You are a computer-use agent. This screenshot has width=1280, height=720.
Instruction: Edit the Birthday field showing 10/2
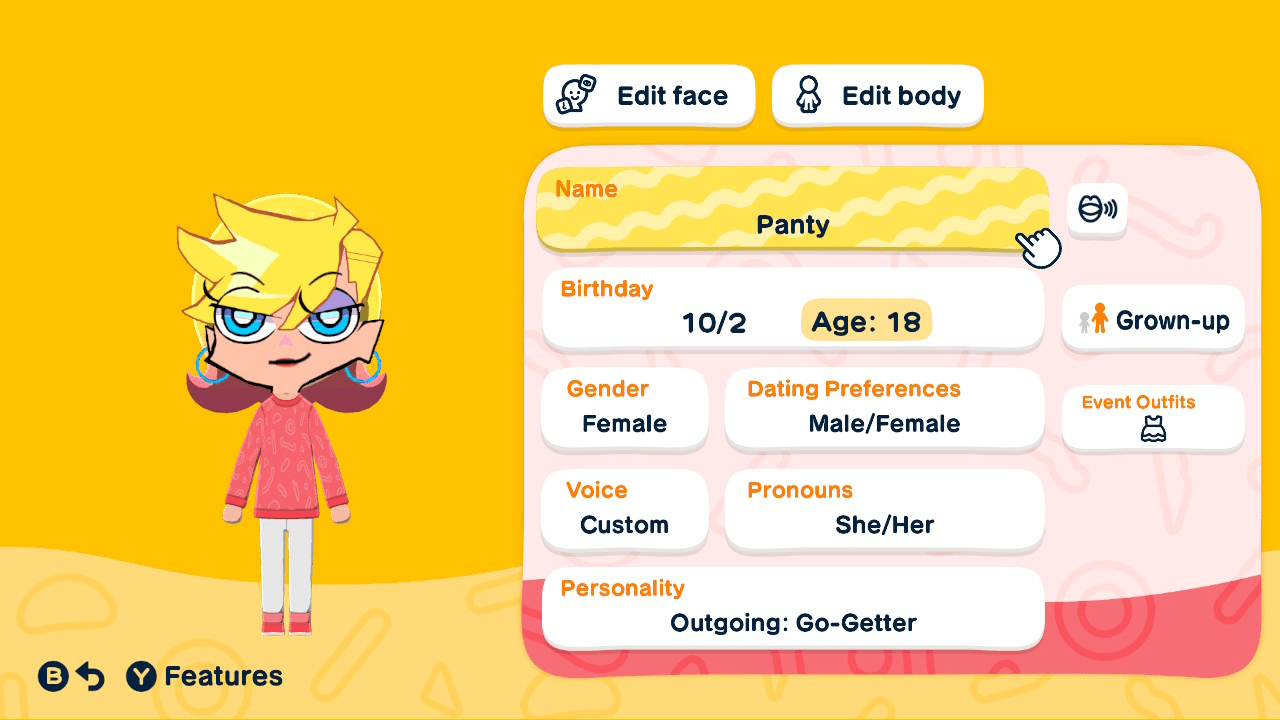coord(700,310)
